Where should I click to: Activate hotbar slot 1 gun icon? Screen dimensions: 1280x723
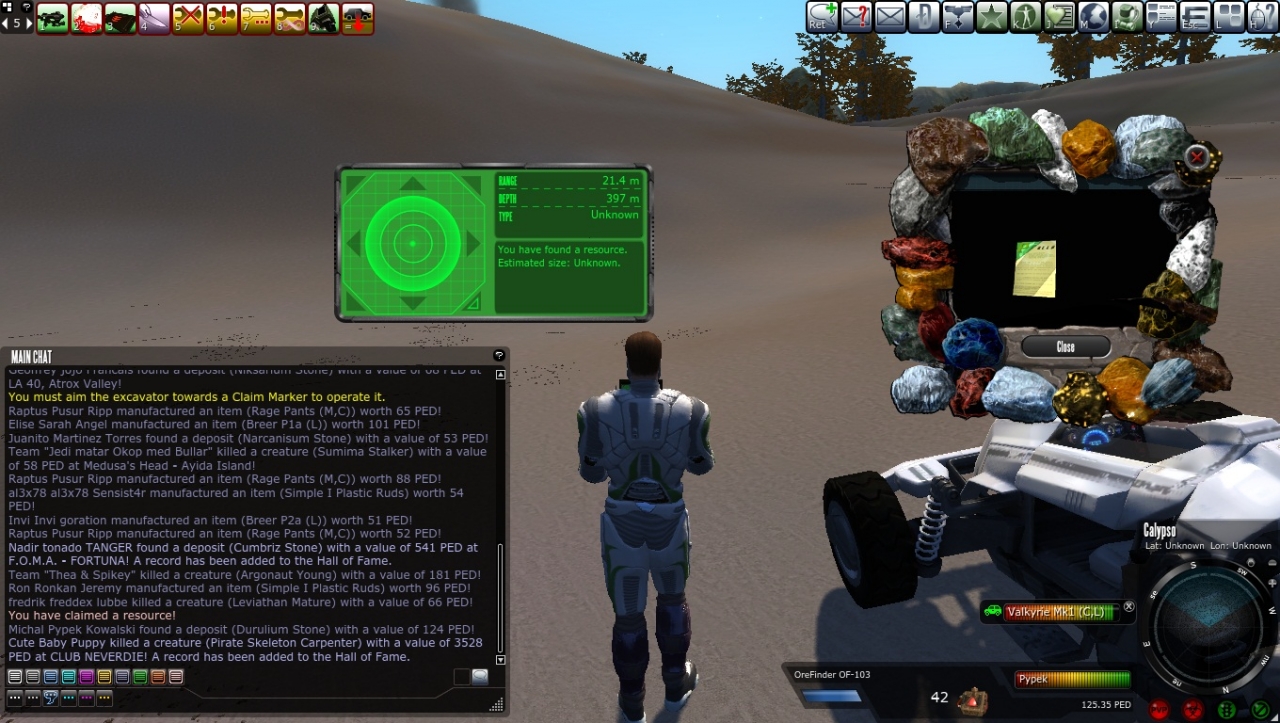pos(52,18)
